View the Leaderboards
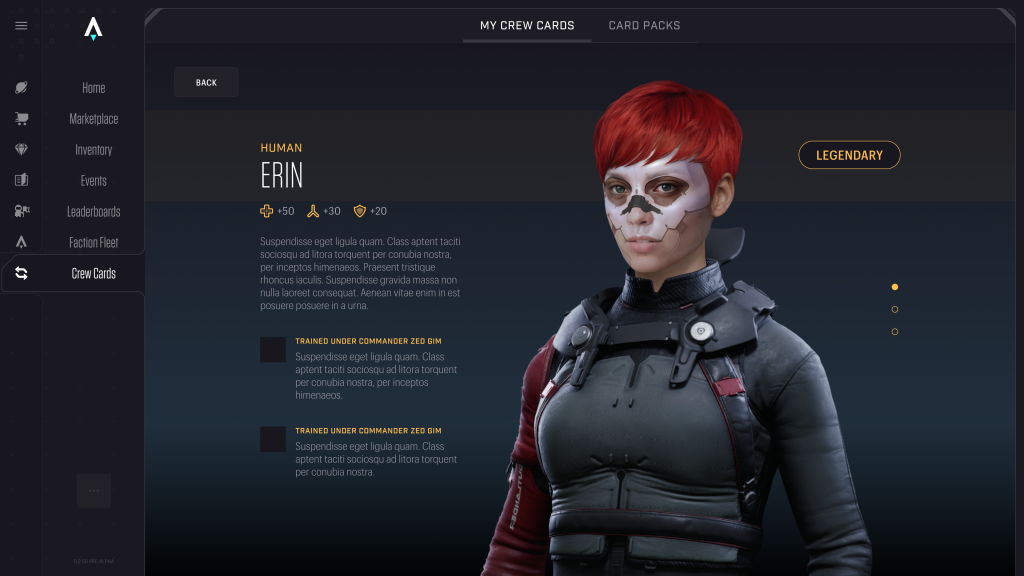This screenshot has width=1024, height=576. (x=93, y=212)
